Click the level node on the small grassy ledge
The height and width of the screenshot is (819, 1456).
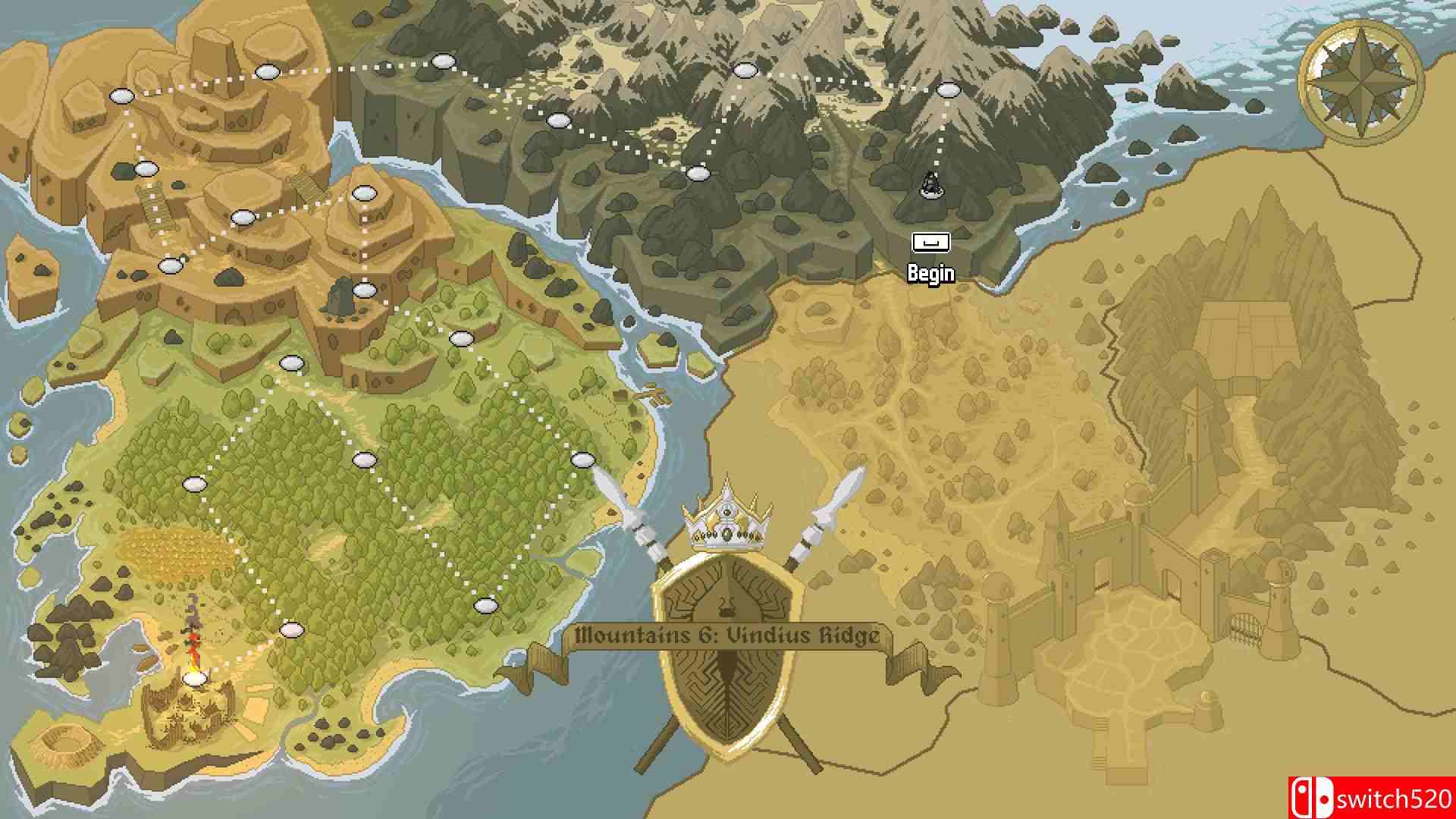click(460, 339)
